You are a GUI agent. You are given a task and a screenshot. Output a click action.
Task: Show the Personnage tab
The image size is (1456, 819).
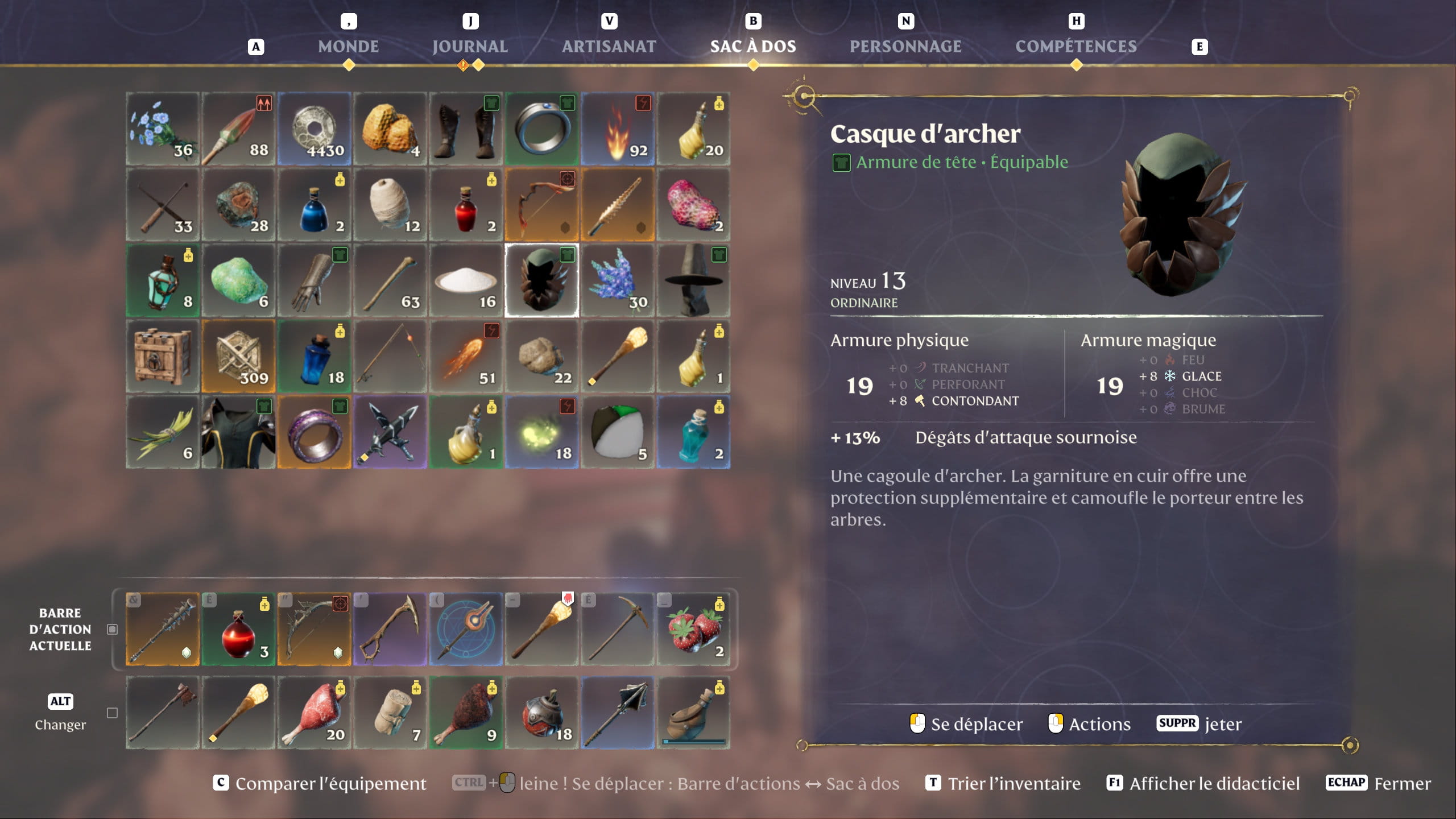[905, 46]
